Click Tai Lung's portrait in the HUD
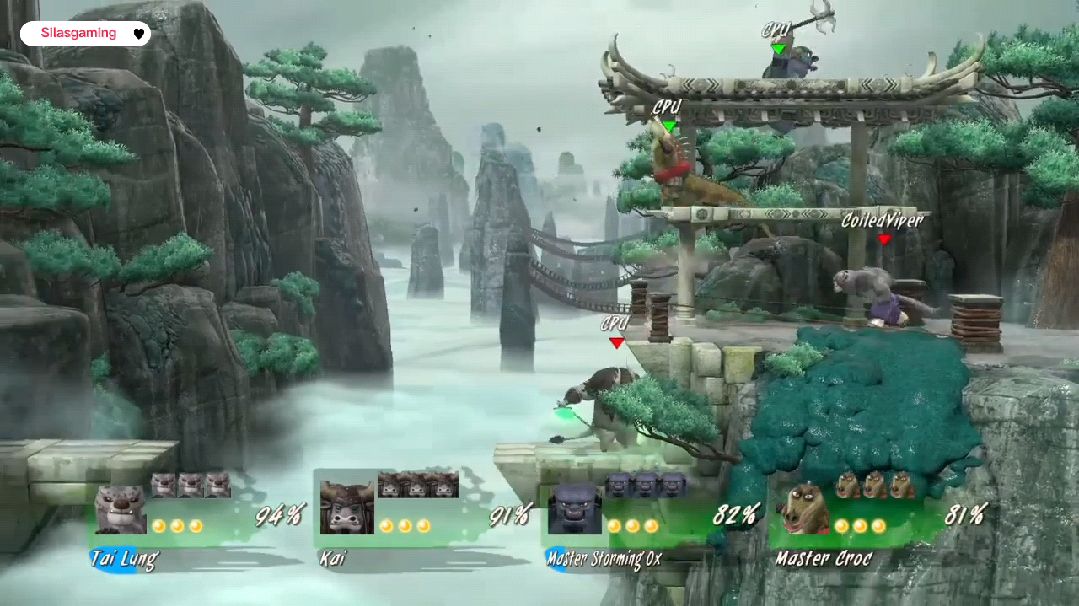This screenshot has width=1079, height=606. 120,510
